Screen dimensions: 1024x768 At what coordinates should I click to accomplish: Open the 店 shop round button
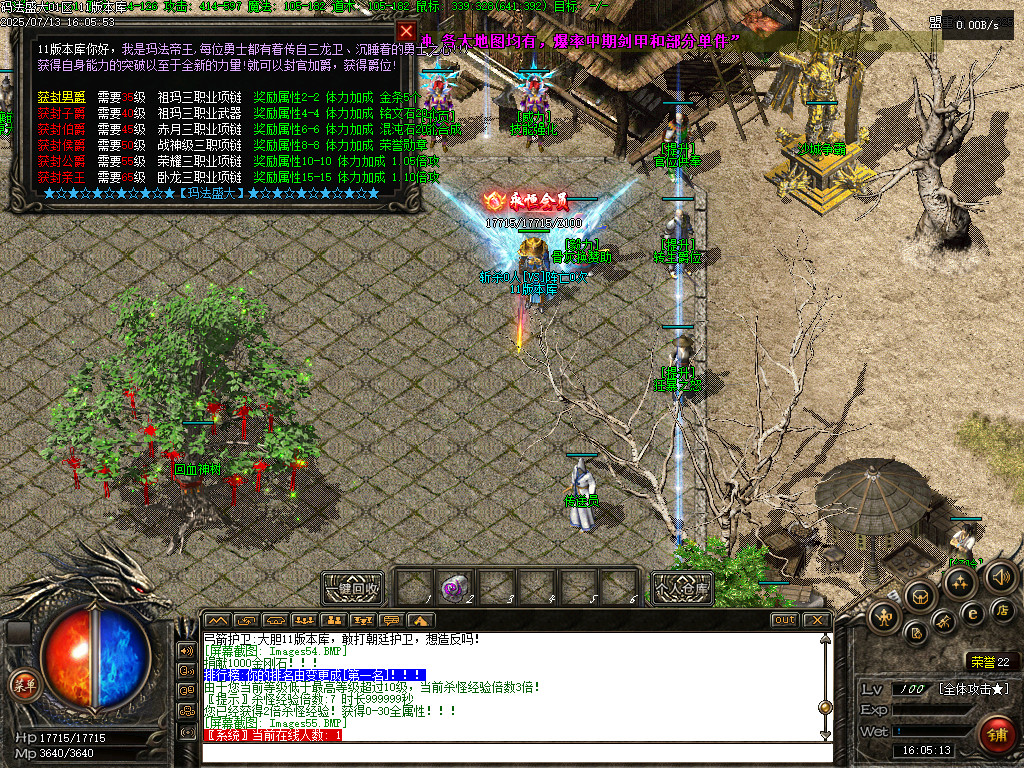pyautogui.click(x=1001, y=610)
